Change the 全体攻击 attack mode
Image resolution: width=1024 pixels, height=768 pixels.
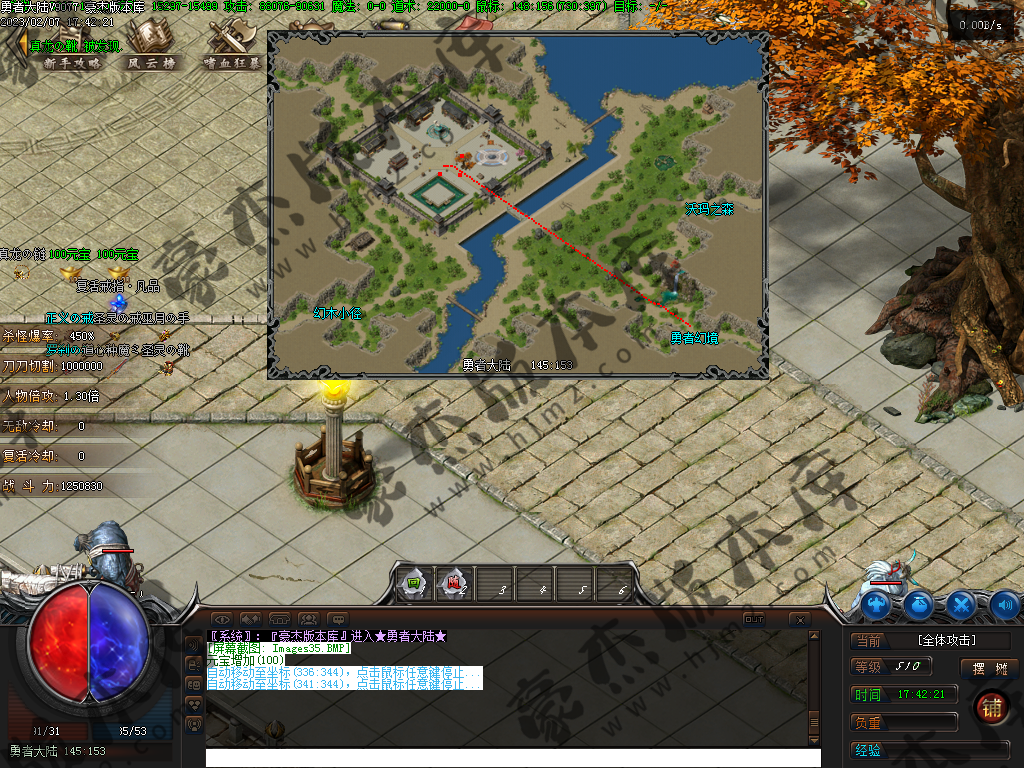coord(946,640)
